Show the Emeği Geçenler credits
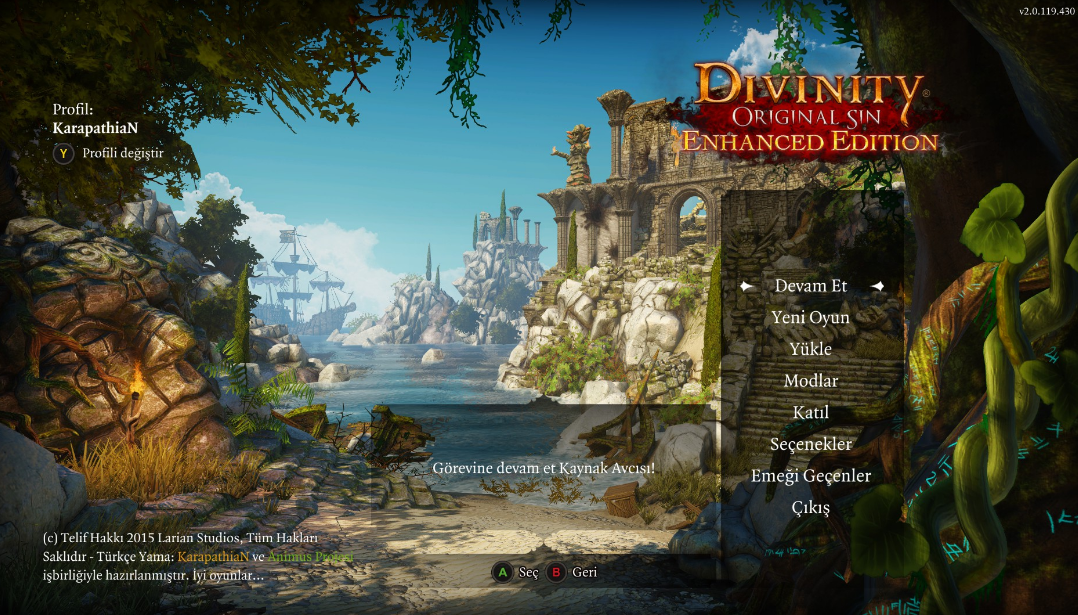1078x615 pixels. pos(811,476)
